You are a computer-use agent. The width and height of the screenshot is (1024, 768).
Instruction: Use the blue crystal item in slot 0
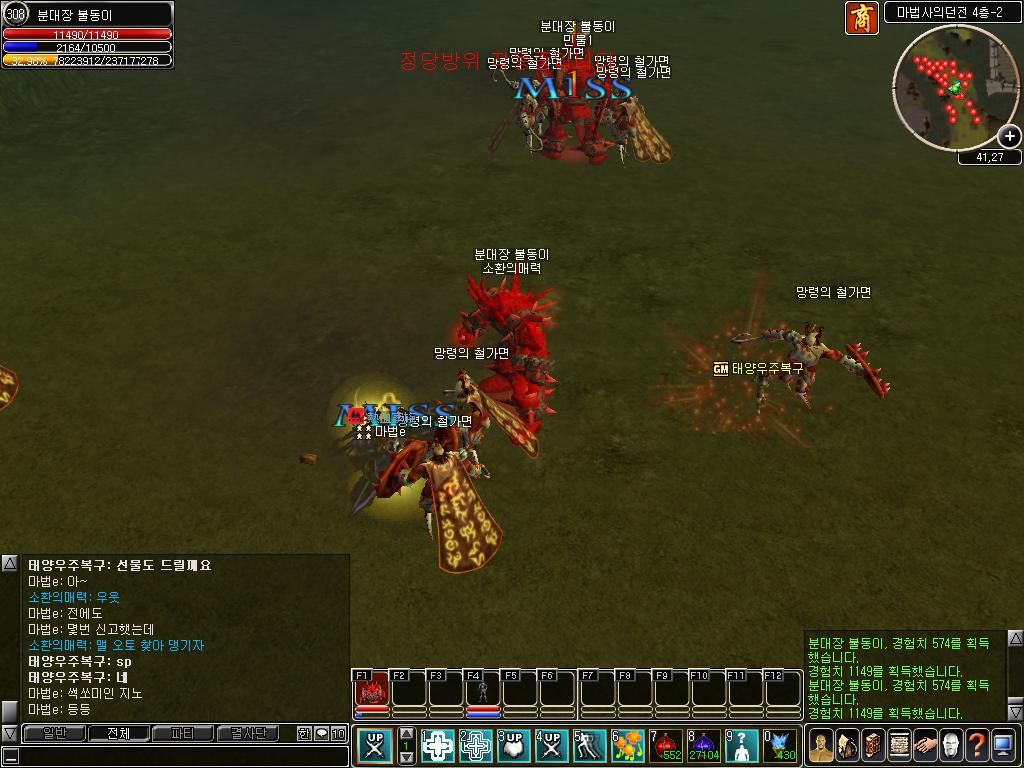(780, 746)
